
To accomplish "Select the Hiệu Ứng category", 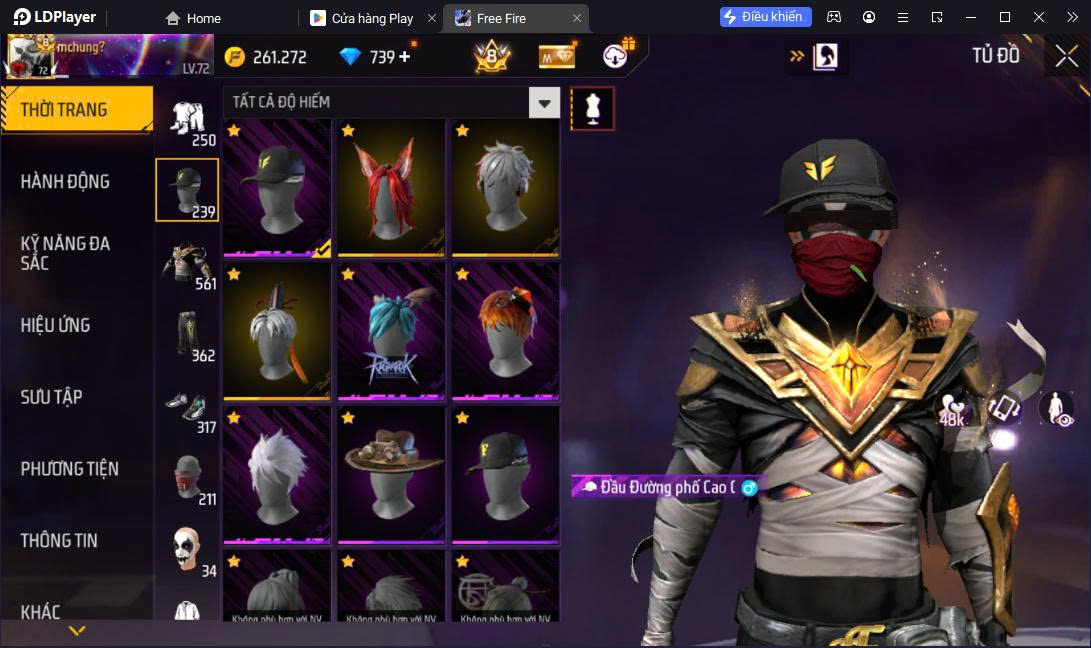I will pyautogui.click(x=56, y=325).
